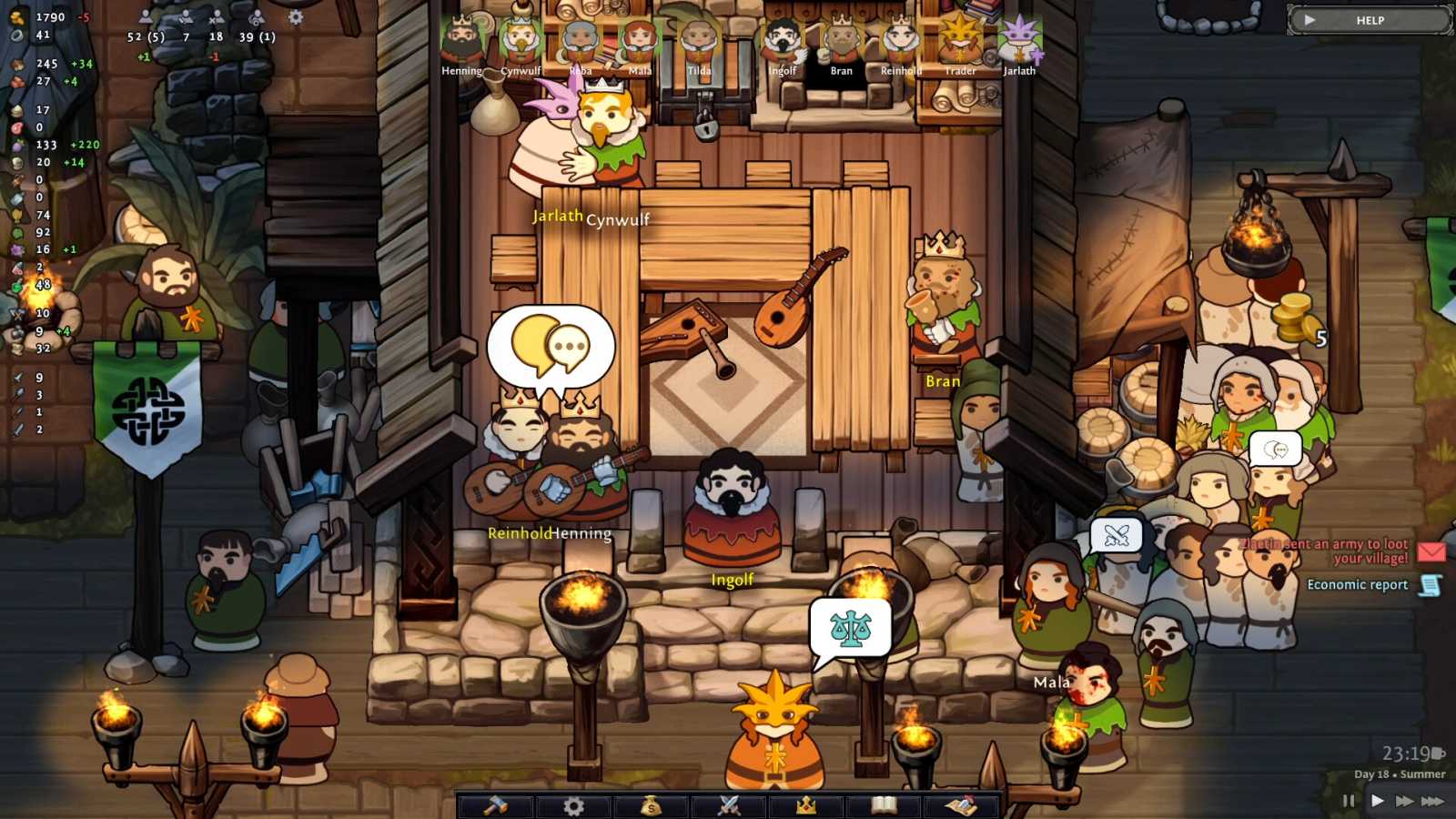The image size is (1456, 819).
Task: Open the kingdom crown menu
Action: pos(808,805)
